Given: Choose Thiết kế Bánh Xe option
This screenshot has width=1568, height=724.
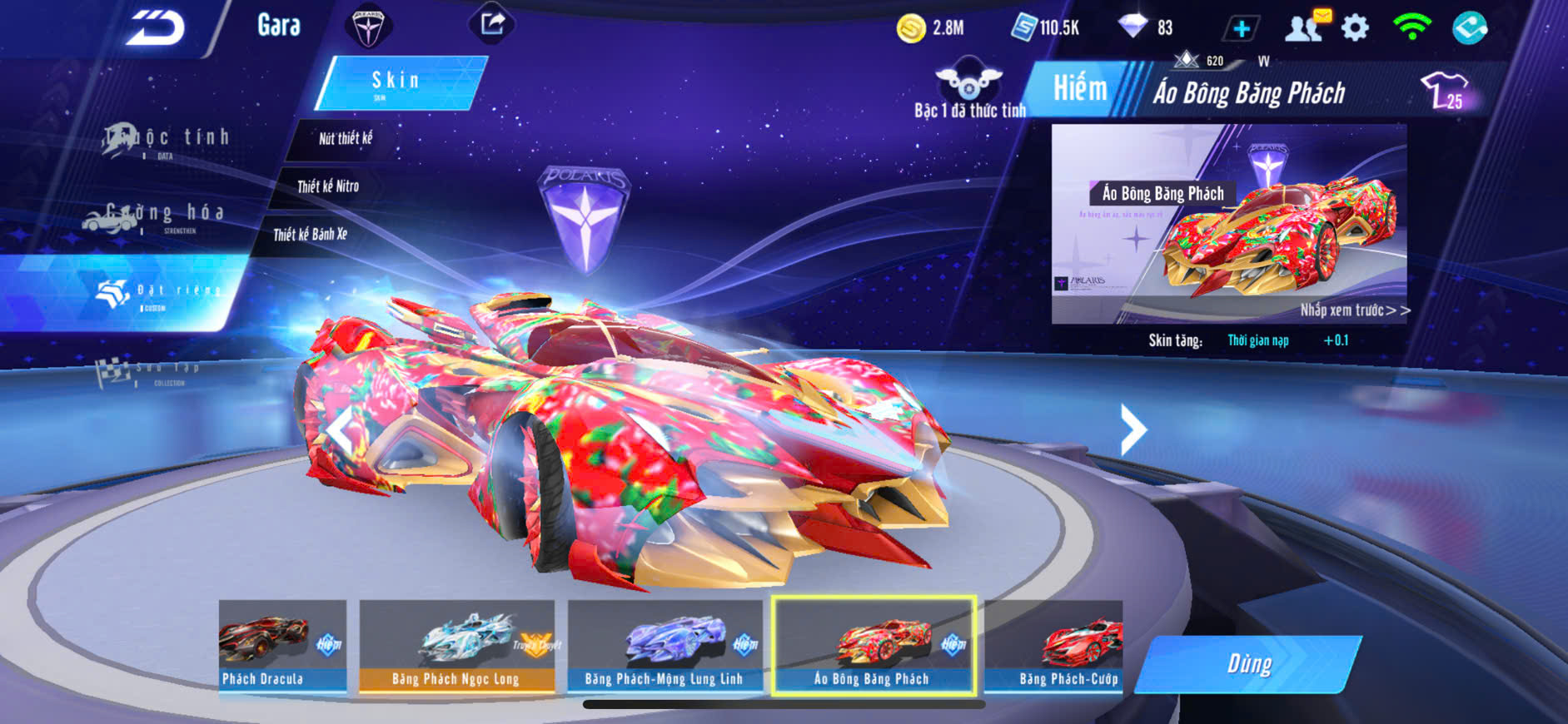Looking at the screenshot, I should 310,235.
